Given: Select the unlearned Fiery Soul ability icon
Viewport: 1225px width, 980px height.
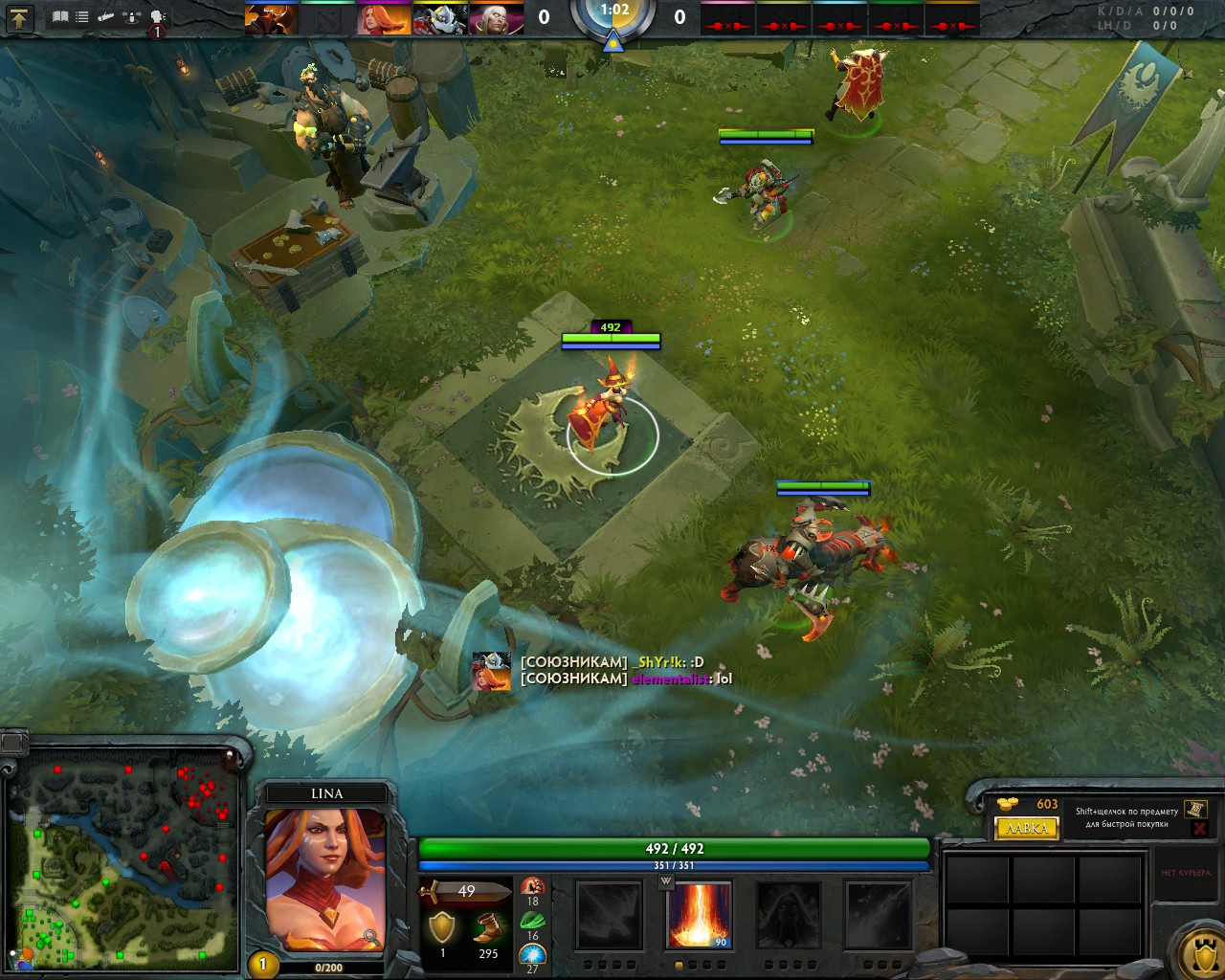Looking at the screenshot, I should pyautogui.click(x=789, y=916).
